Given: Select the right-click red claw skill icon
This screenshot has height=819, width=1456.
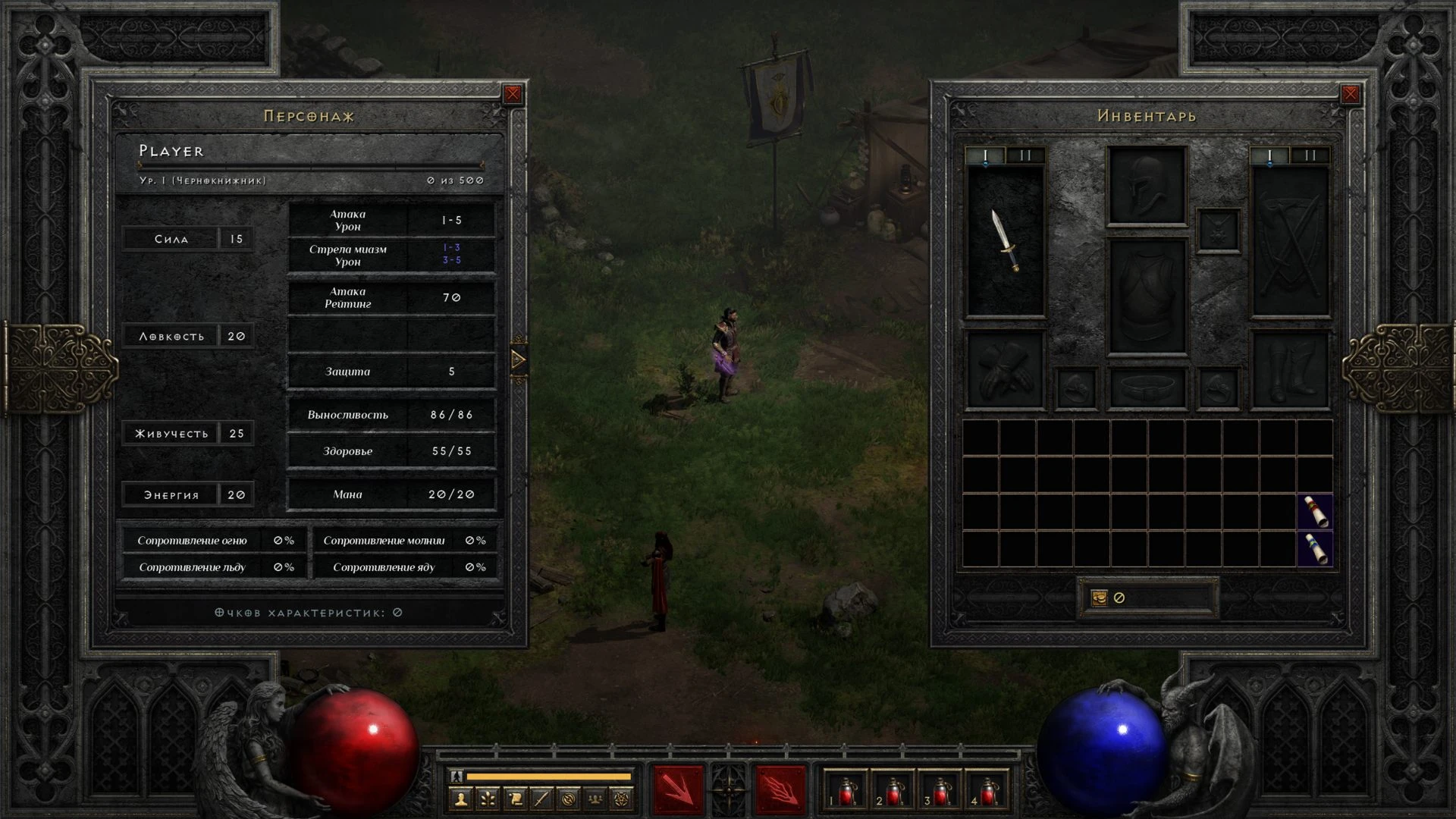Looking at the screenshot, I should tap(780, 790).
